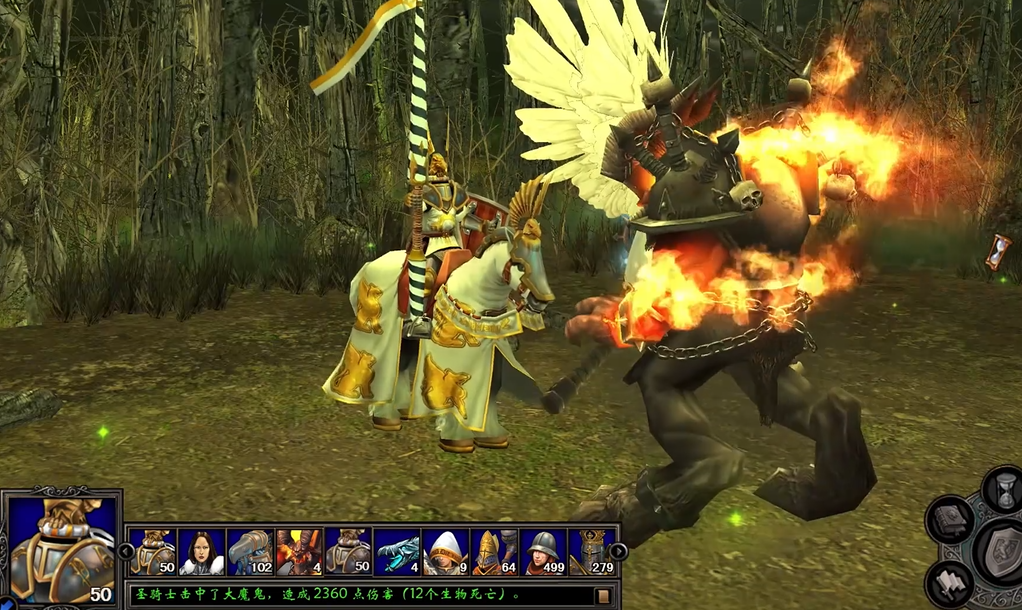Select the helmeted stack numbered 279
Viewport: 1022px width, 610px height.
tap(591, 551)
